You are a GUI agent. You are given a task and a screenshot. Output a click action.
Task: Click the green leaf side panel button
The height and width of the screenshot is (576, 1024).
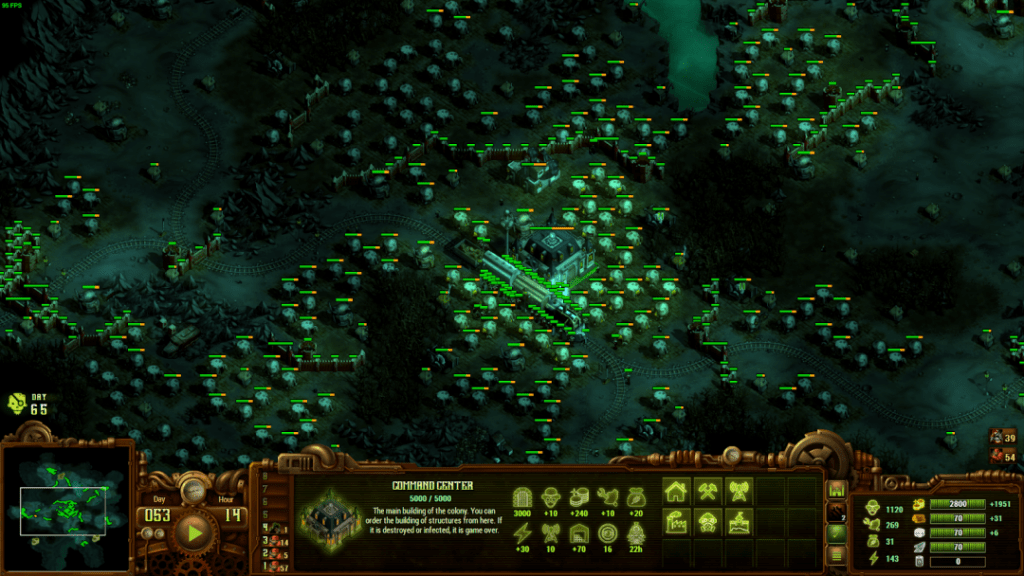836,533
